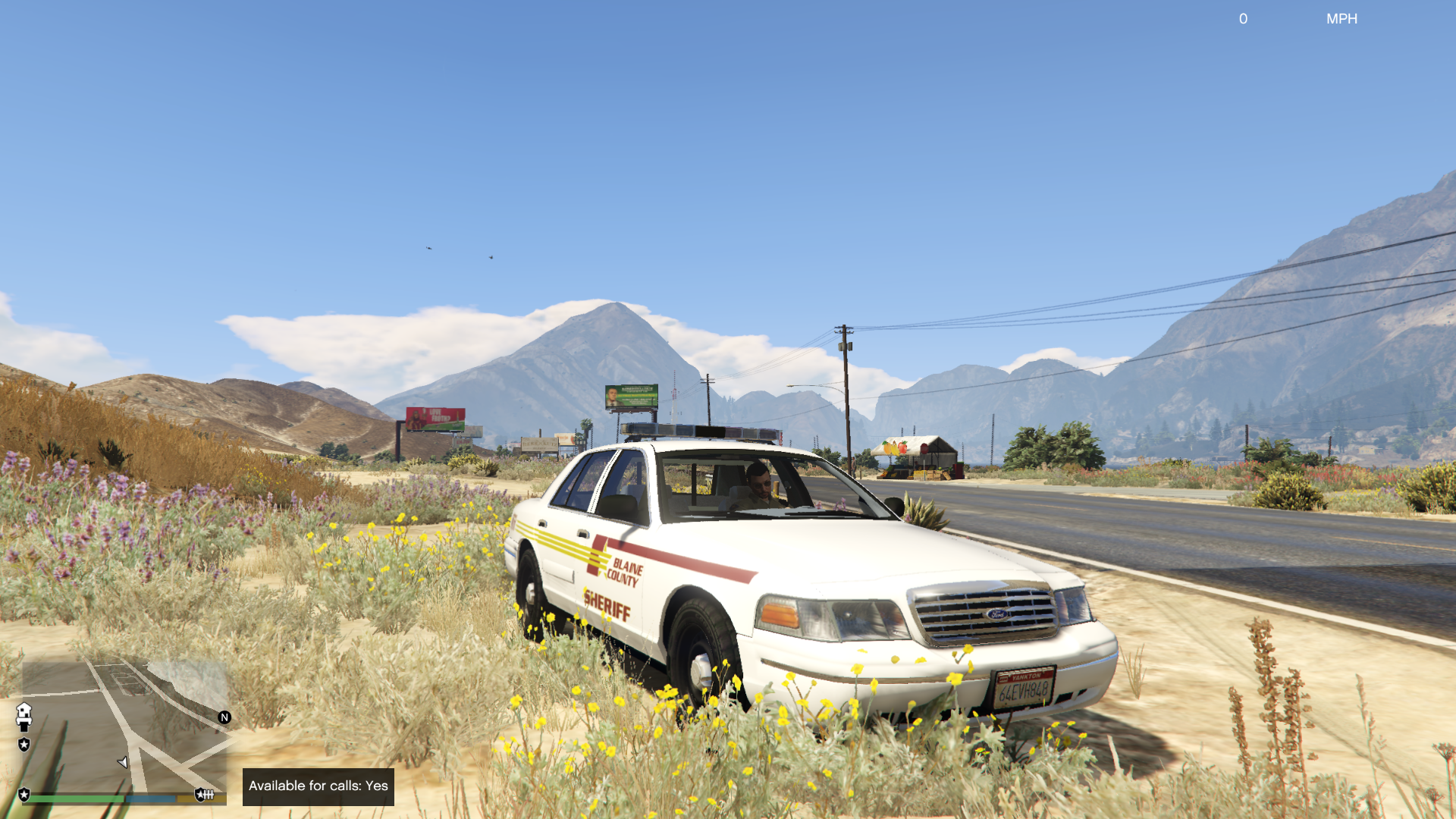Image resolution: width=1456 pixels, height=819 pixels.
Task: Click the player arrow on the minimap
Action: 123,762
